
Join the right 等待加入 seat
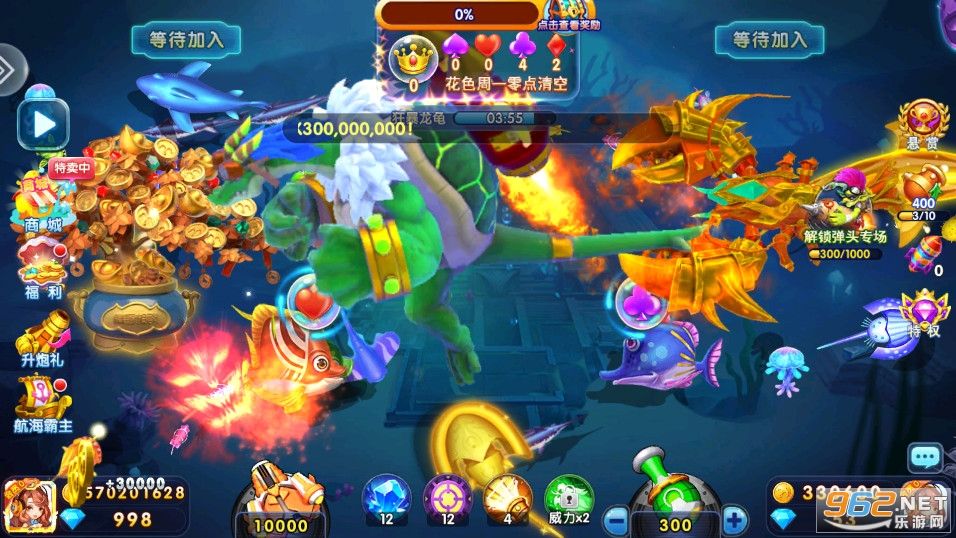point(769,40)
